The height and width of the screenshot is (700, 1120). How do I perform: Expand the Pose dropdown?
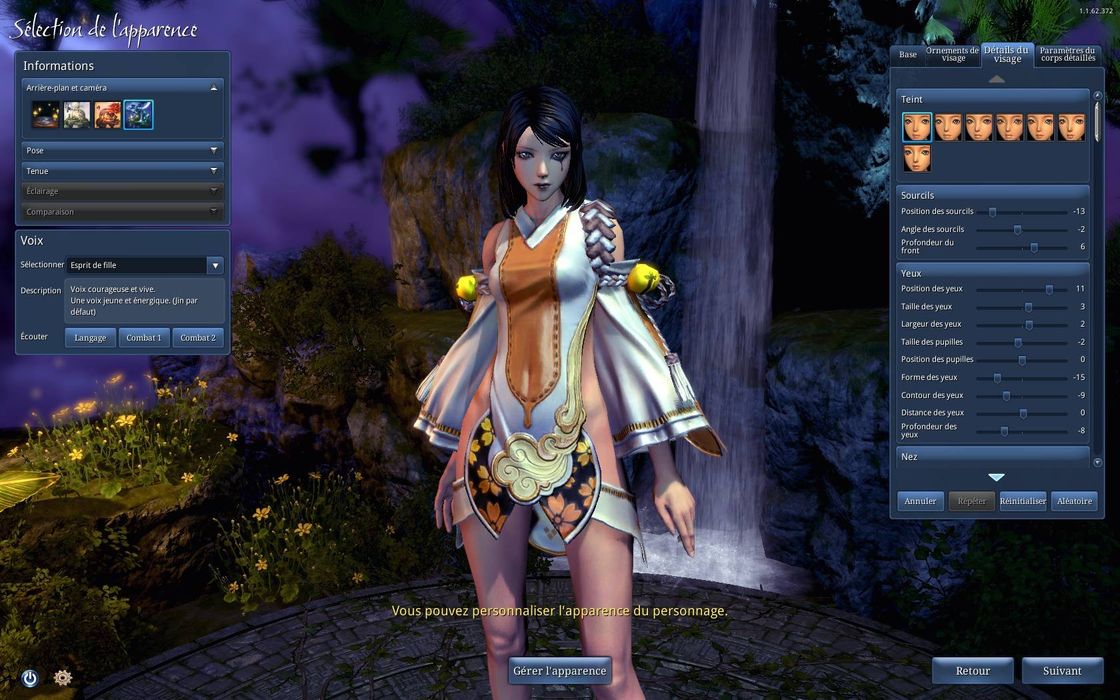122,150
